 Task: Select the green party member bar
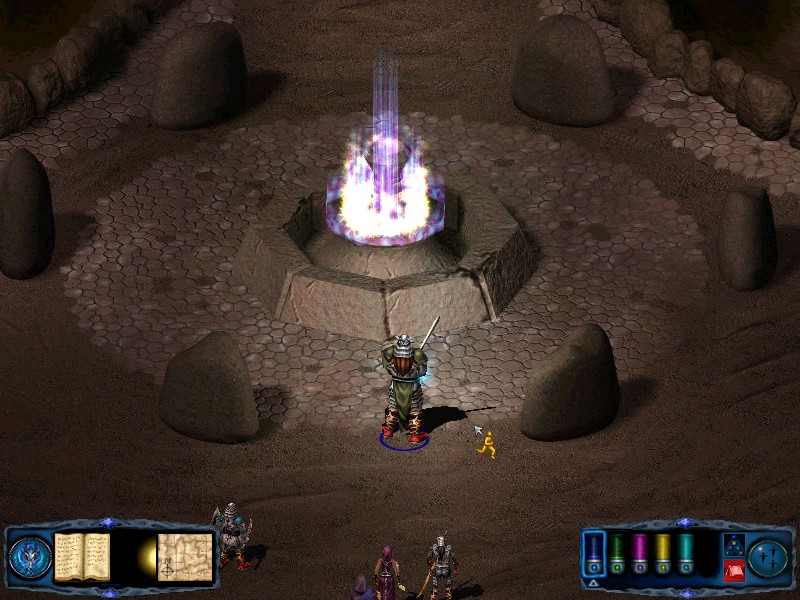pos(618,551)
